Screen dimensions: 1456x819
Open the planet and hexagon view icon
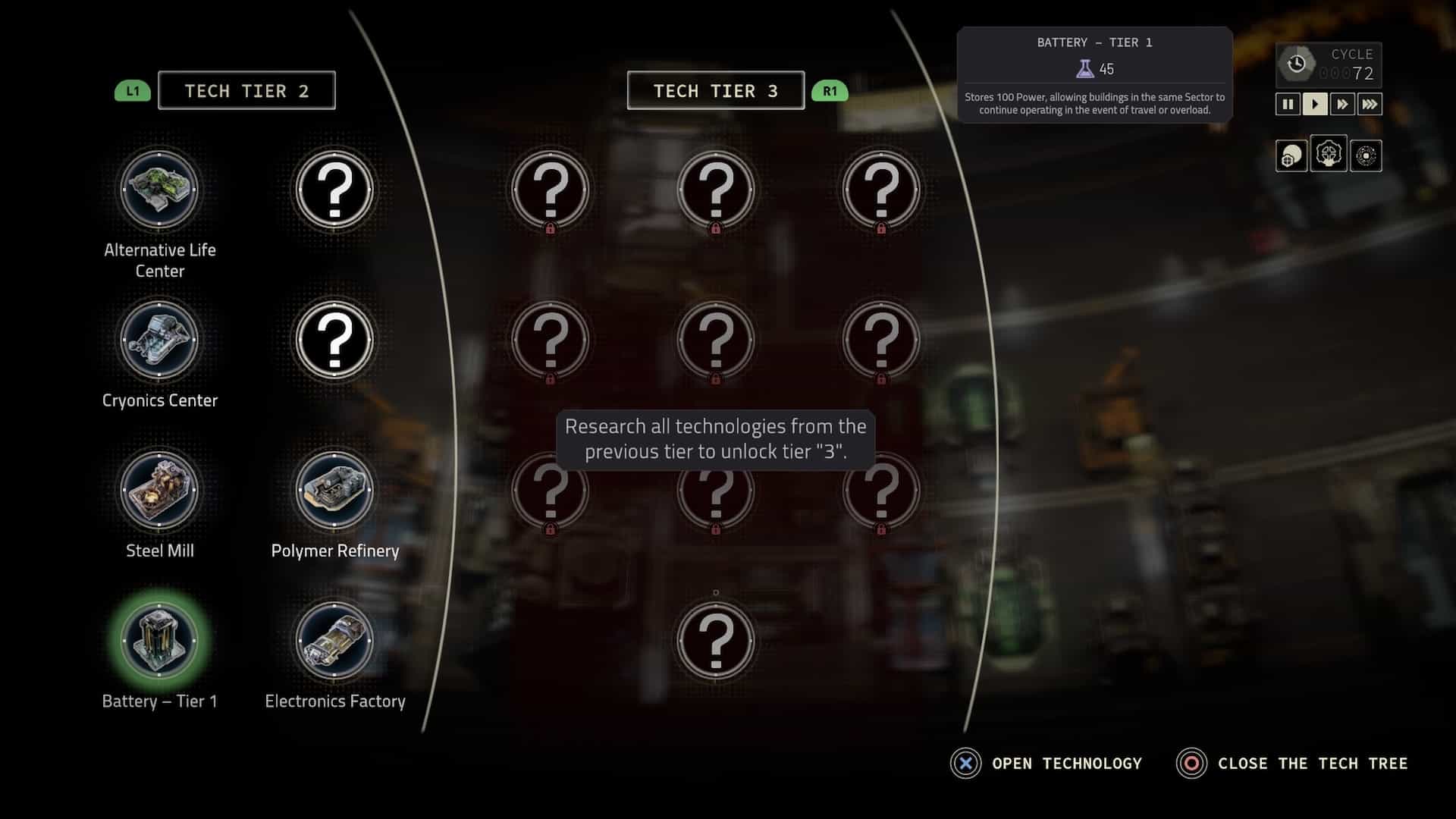click(x=1291, y=156)
